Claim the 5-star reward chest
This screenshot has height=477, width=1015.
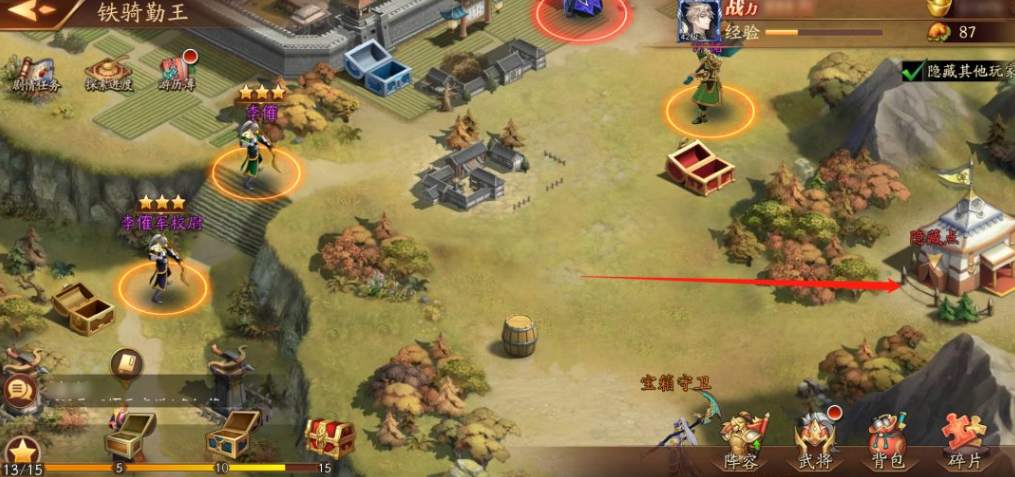[x=129, y=432]
